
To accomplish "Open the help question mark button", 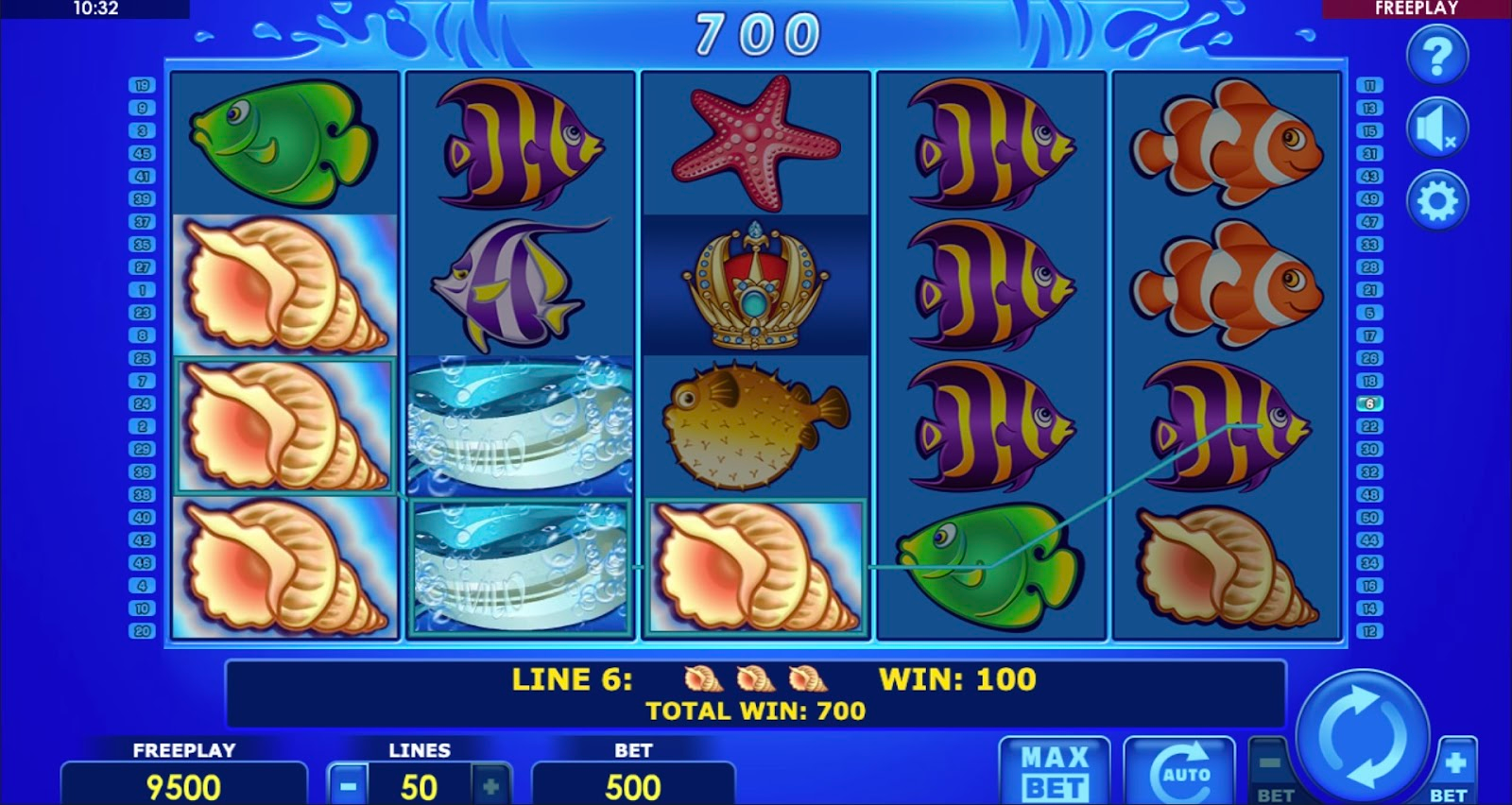I will 1436,57.
